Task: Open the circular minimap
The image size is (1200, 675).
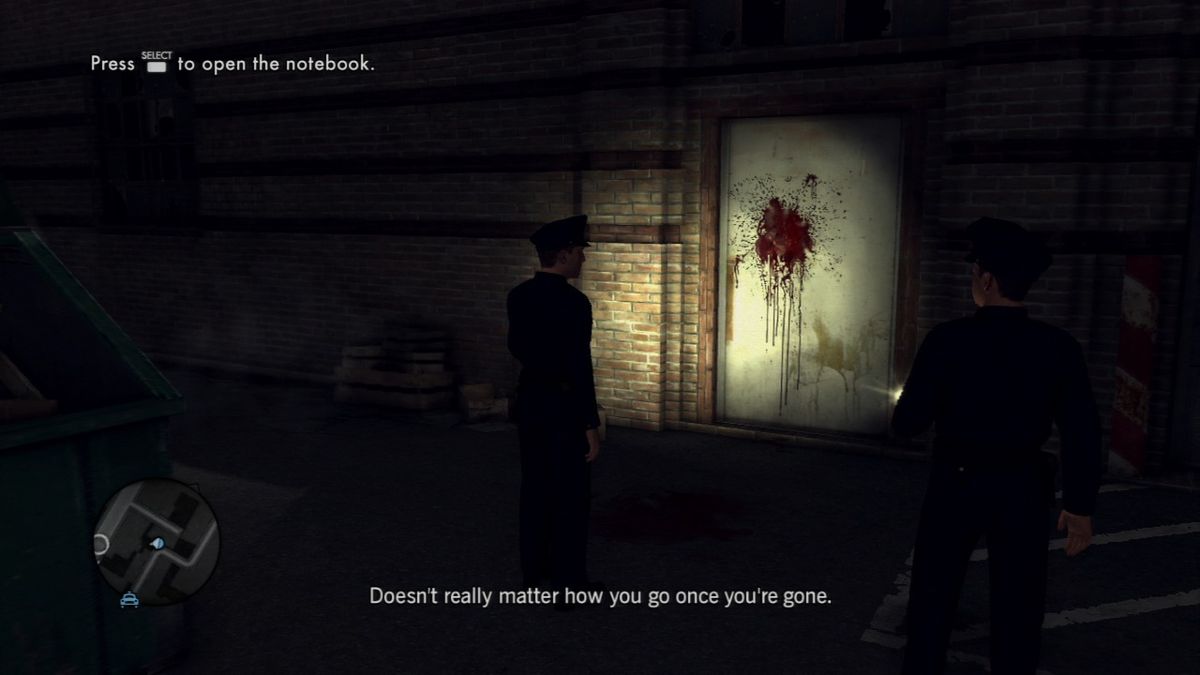Action: tap(156, 541)
